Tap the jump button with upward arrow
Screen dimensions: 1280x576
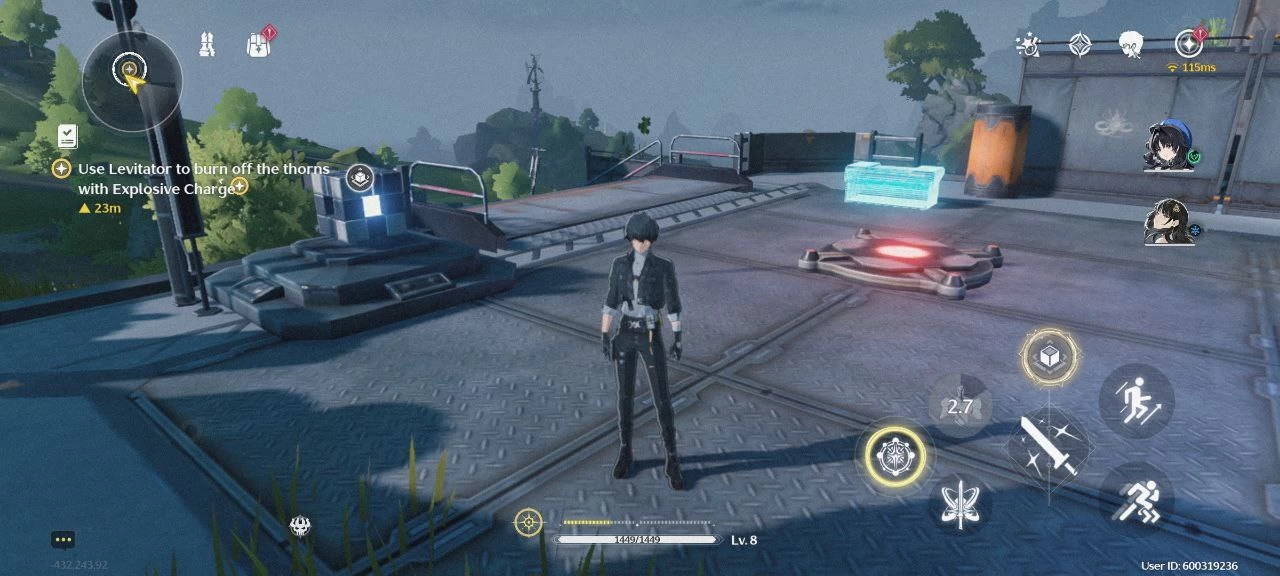point(1136,400)
